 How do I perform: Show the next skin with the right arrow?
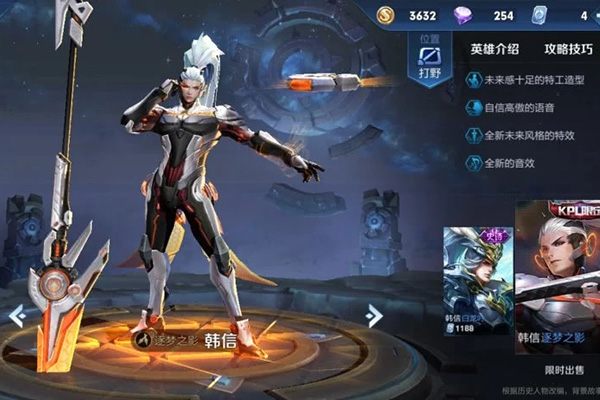374,316
